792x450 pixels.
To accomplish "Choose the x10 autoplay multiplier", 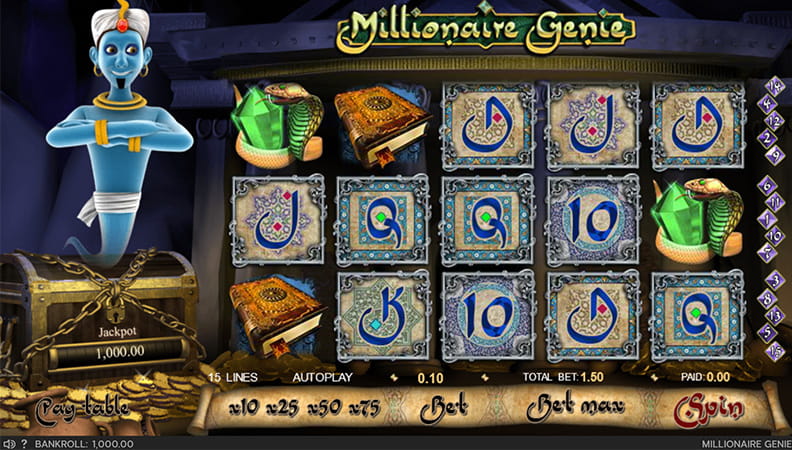I will [244, 407].
